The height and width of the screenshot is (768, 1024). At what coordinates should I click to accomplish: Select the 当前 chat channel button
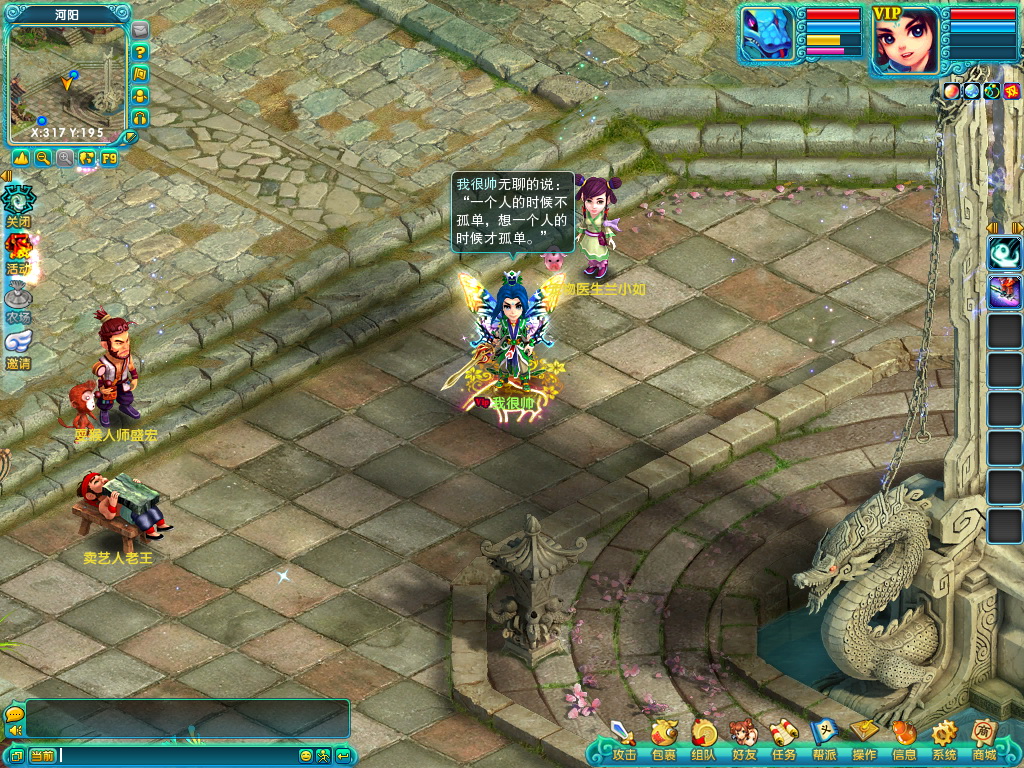pos(42,755)
